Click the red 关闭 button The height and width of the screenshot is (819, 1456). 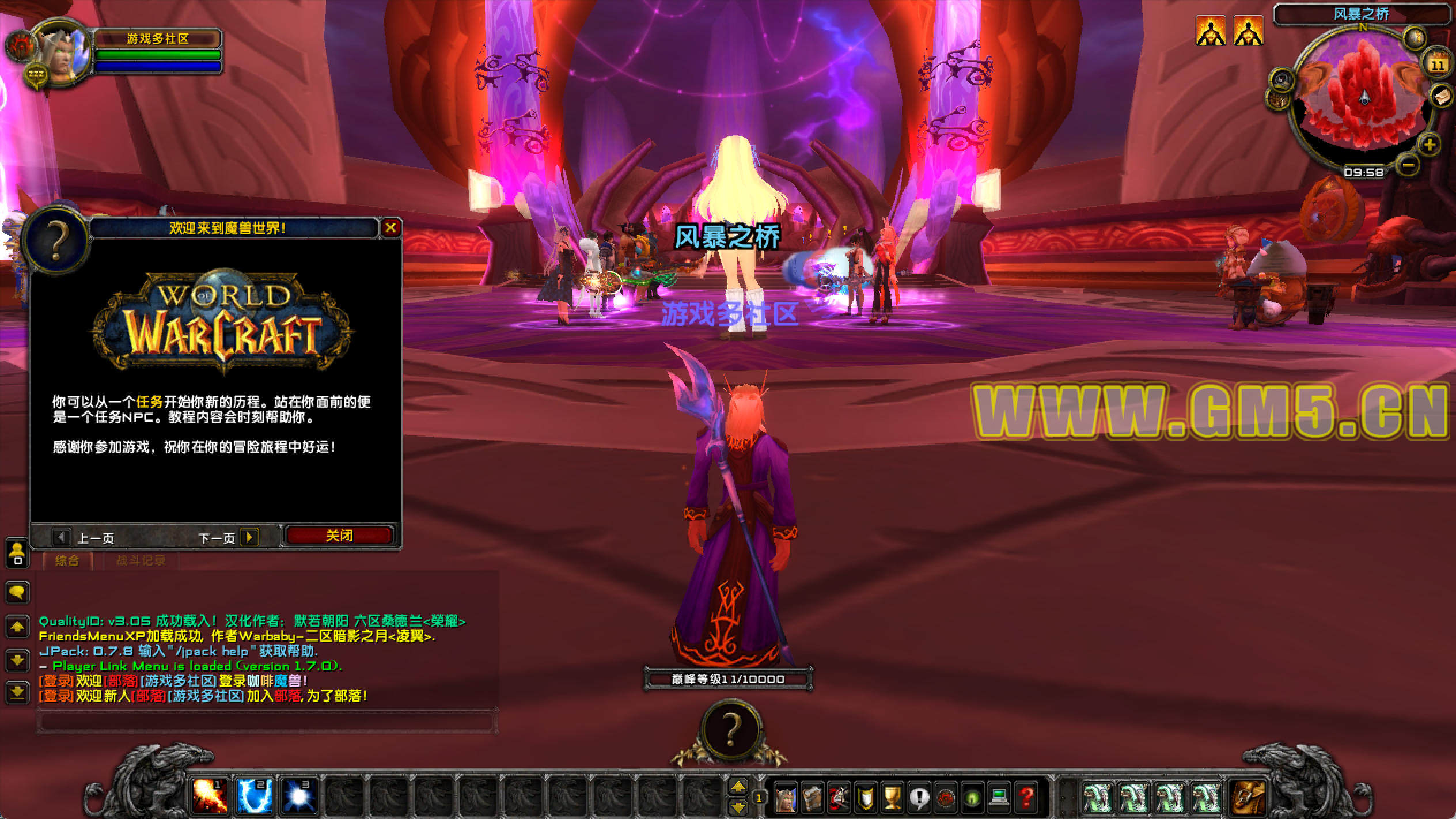coord(339,536)
